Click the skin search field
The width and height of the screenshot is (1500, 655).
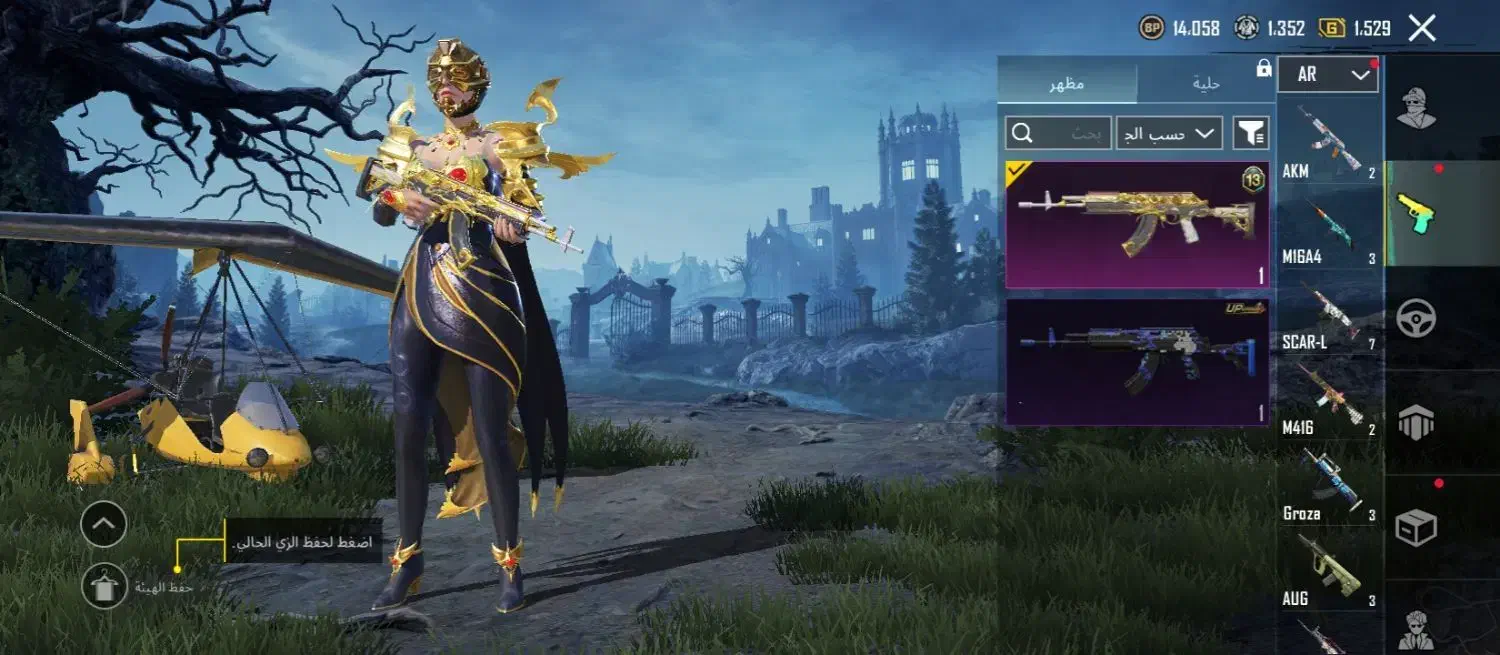1058,133
